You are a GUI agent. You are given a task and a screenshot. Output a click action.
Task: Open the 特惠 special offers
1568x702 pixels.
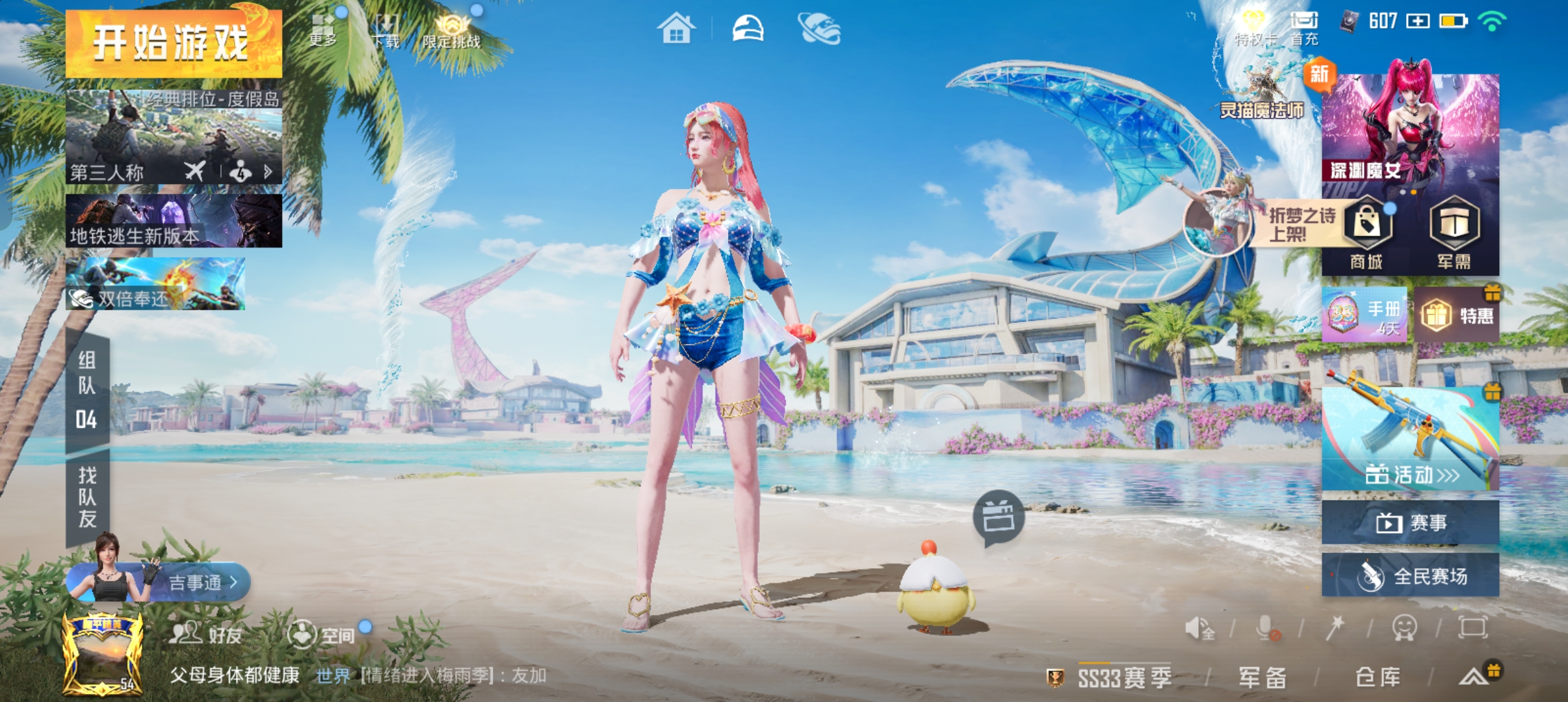1457,315
